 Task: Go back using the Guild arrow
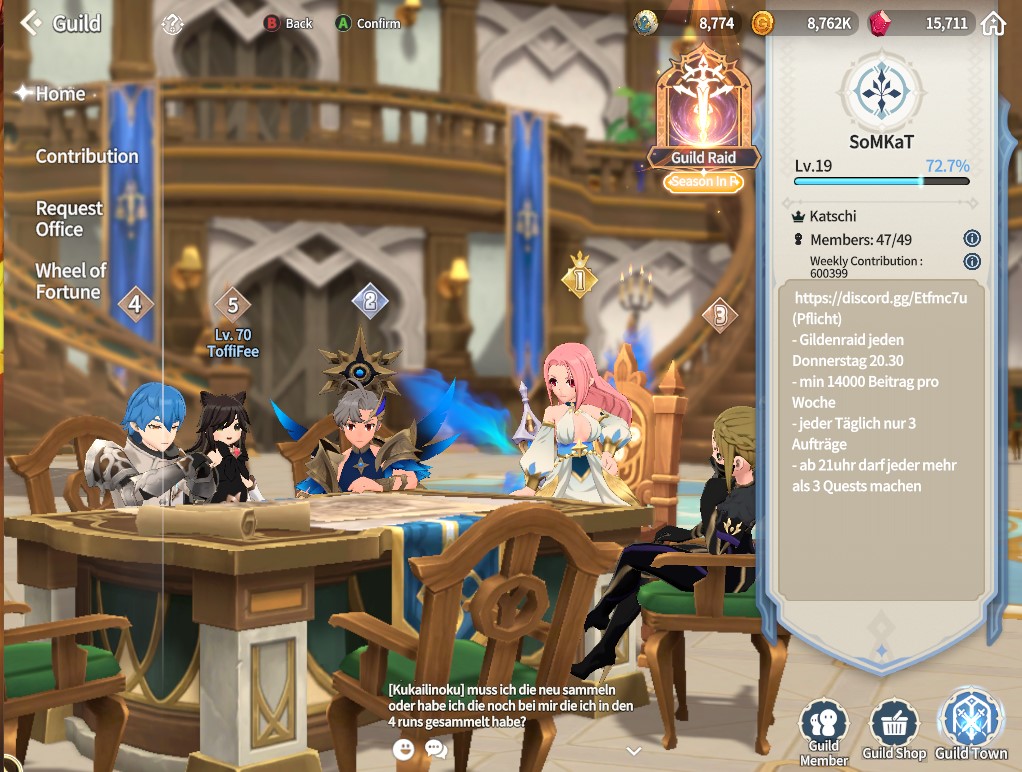point(31,22)
